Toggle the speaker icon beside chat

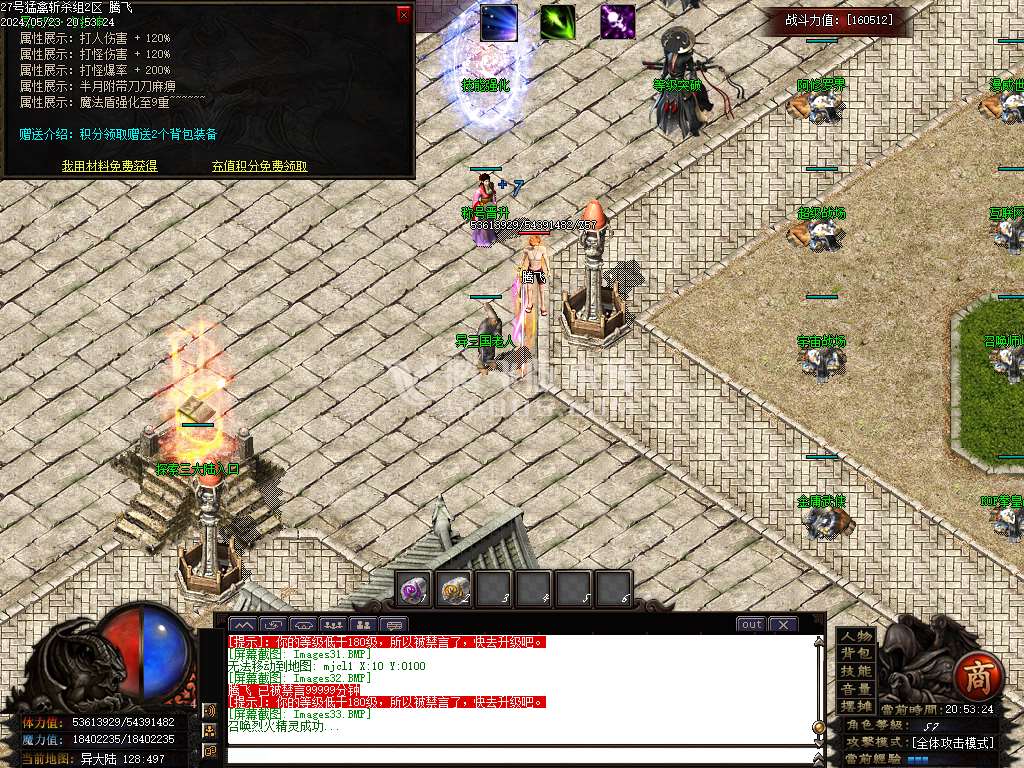pyautogui.click(x=210, y=711)
